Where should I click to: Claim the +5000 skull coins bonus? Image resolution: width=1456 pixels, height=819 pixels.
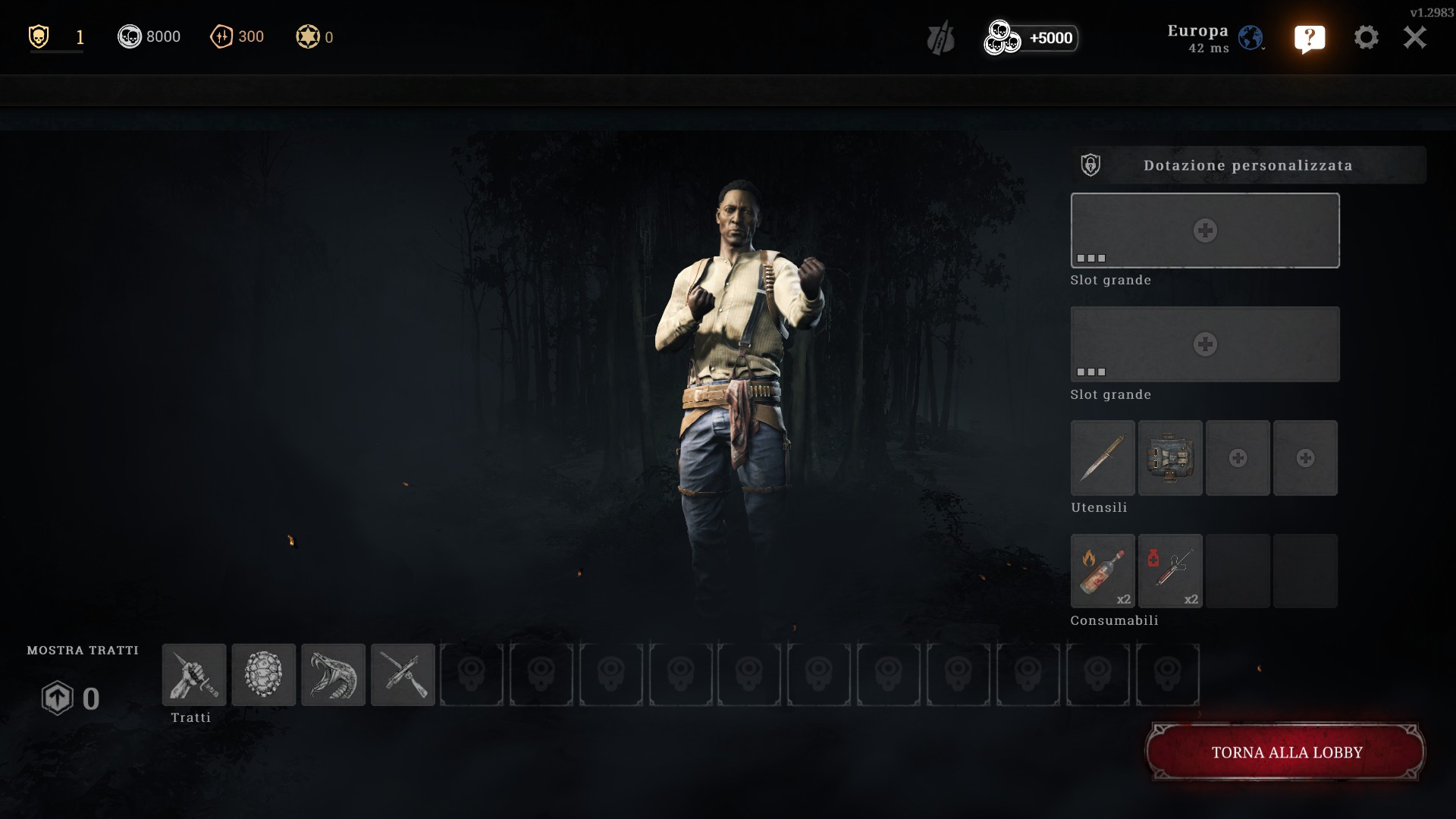point(1031,38)
